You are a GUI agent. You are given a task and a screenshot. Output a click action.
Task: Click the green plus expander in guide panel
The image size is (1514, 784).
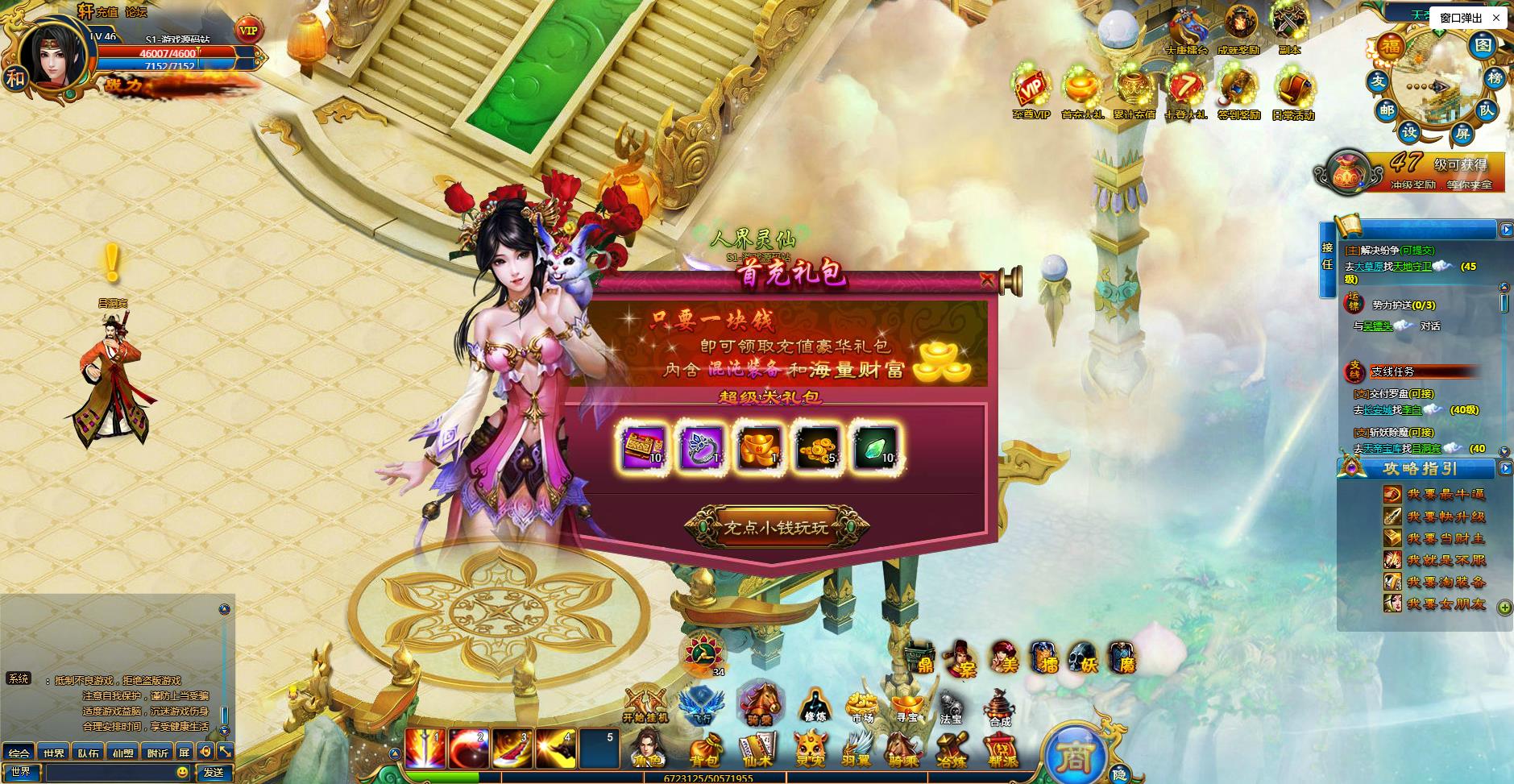click(1504, 609)
